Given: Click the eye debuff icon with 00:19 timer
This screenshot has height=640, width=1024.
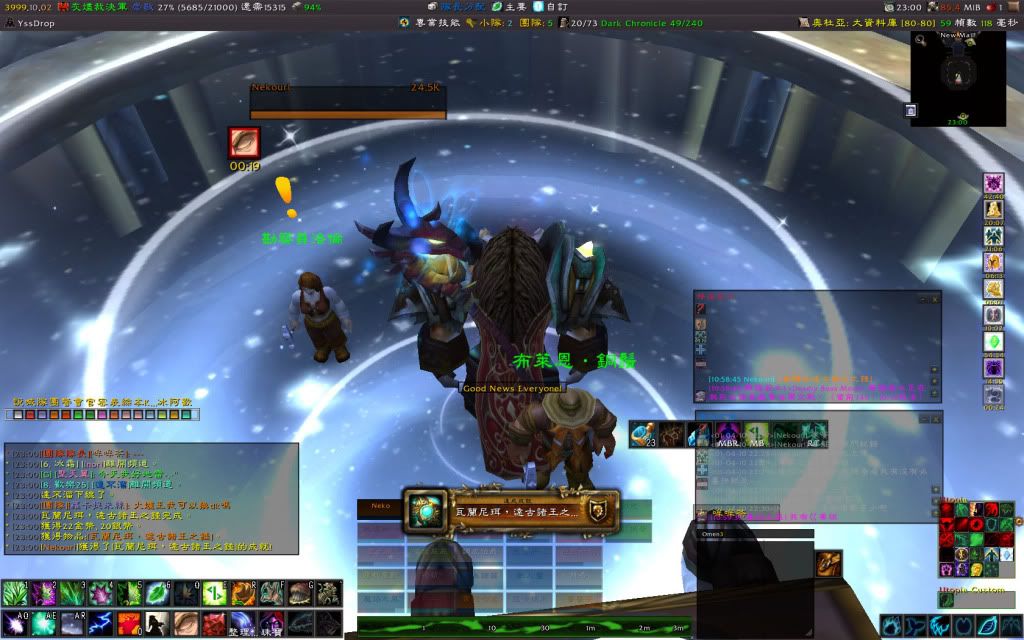Looking at the screenshot, I should 244,142.
